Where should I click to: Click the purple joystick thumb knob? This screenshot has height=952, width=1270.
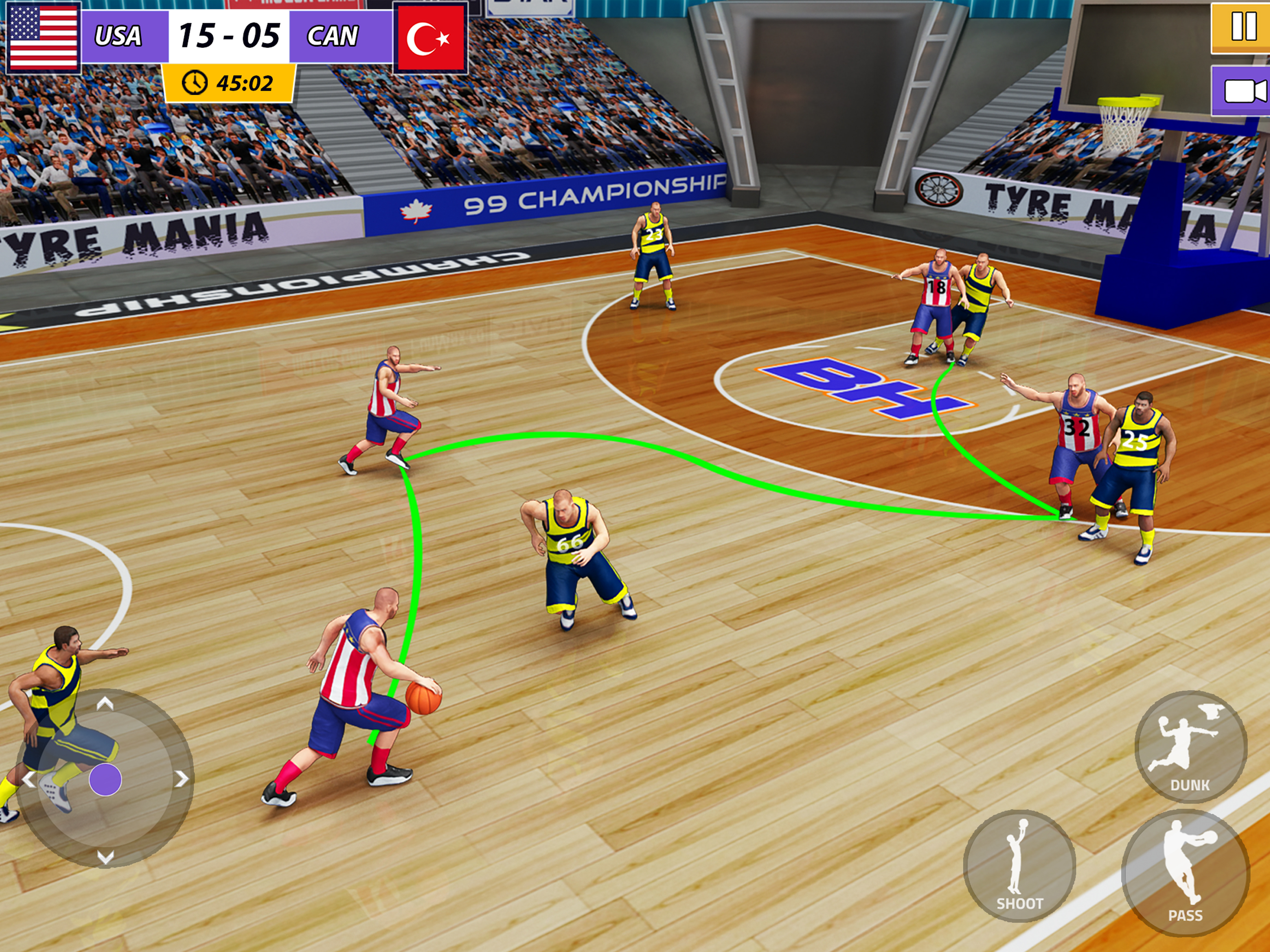(105, 779)
